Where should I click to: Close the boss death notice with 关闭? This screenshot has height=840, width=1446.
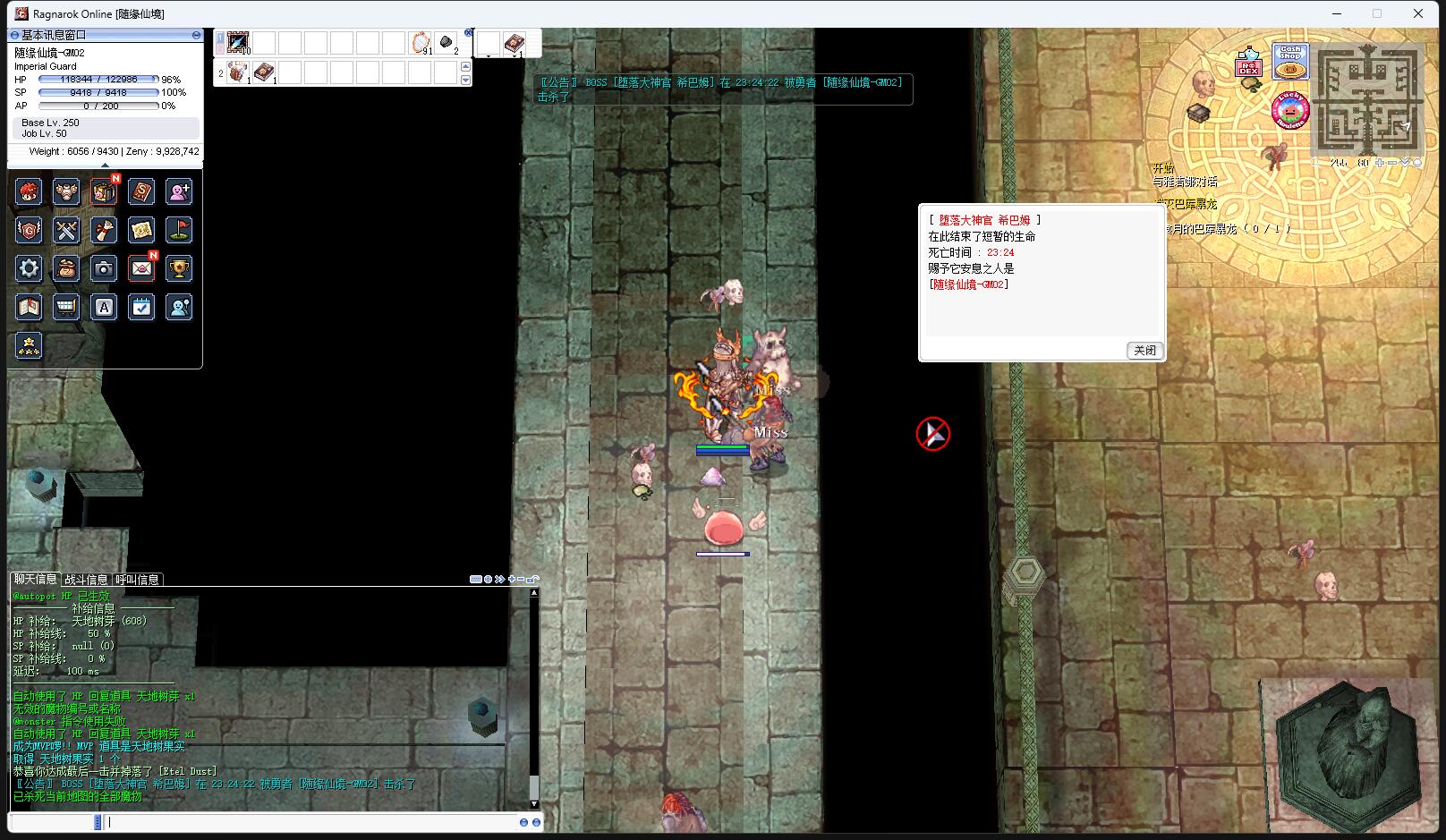coord(1144,351)
